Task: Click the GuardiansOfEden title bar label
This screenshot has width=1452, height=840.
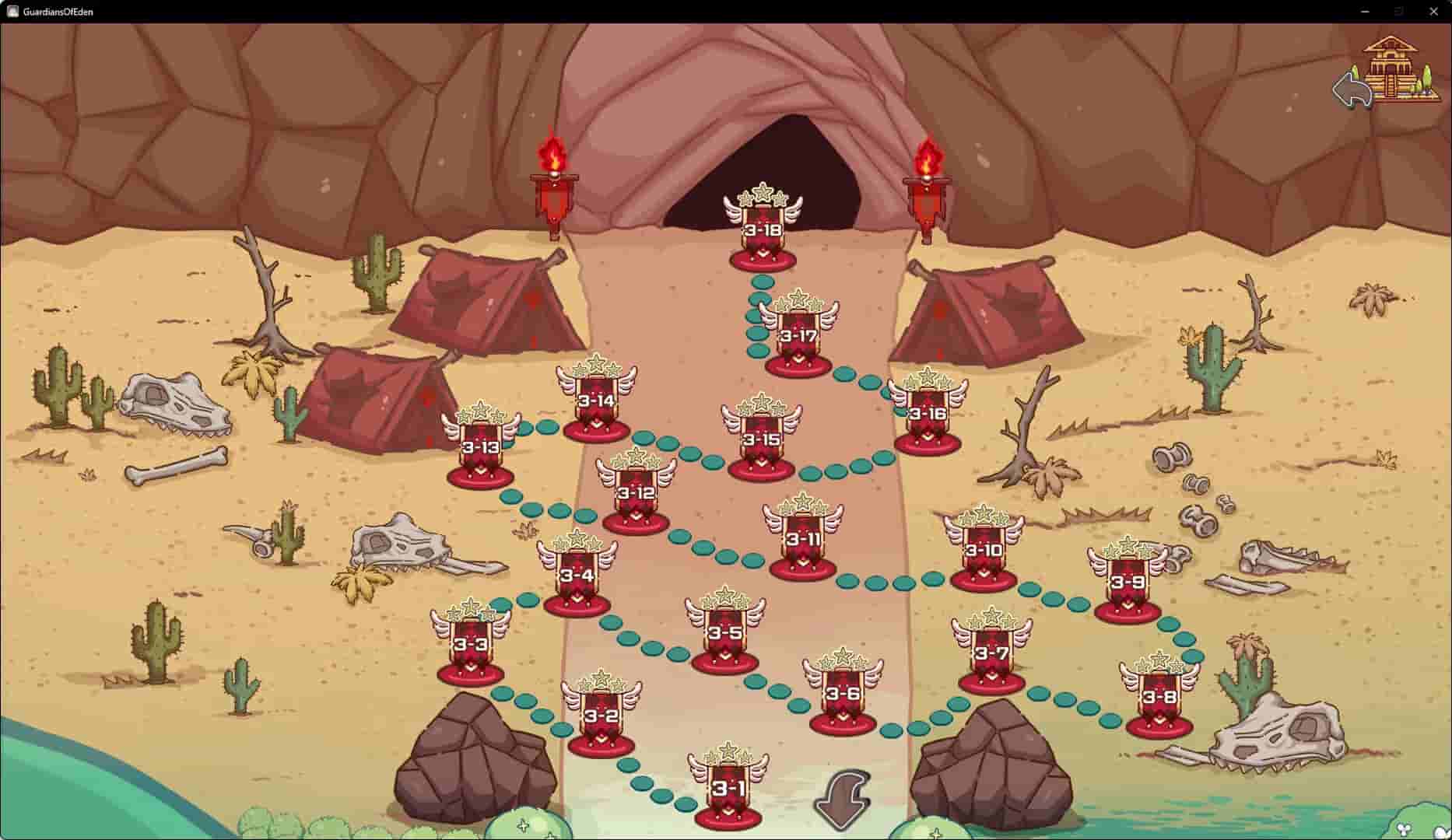Action: click(57, 12)
